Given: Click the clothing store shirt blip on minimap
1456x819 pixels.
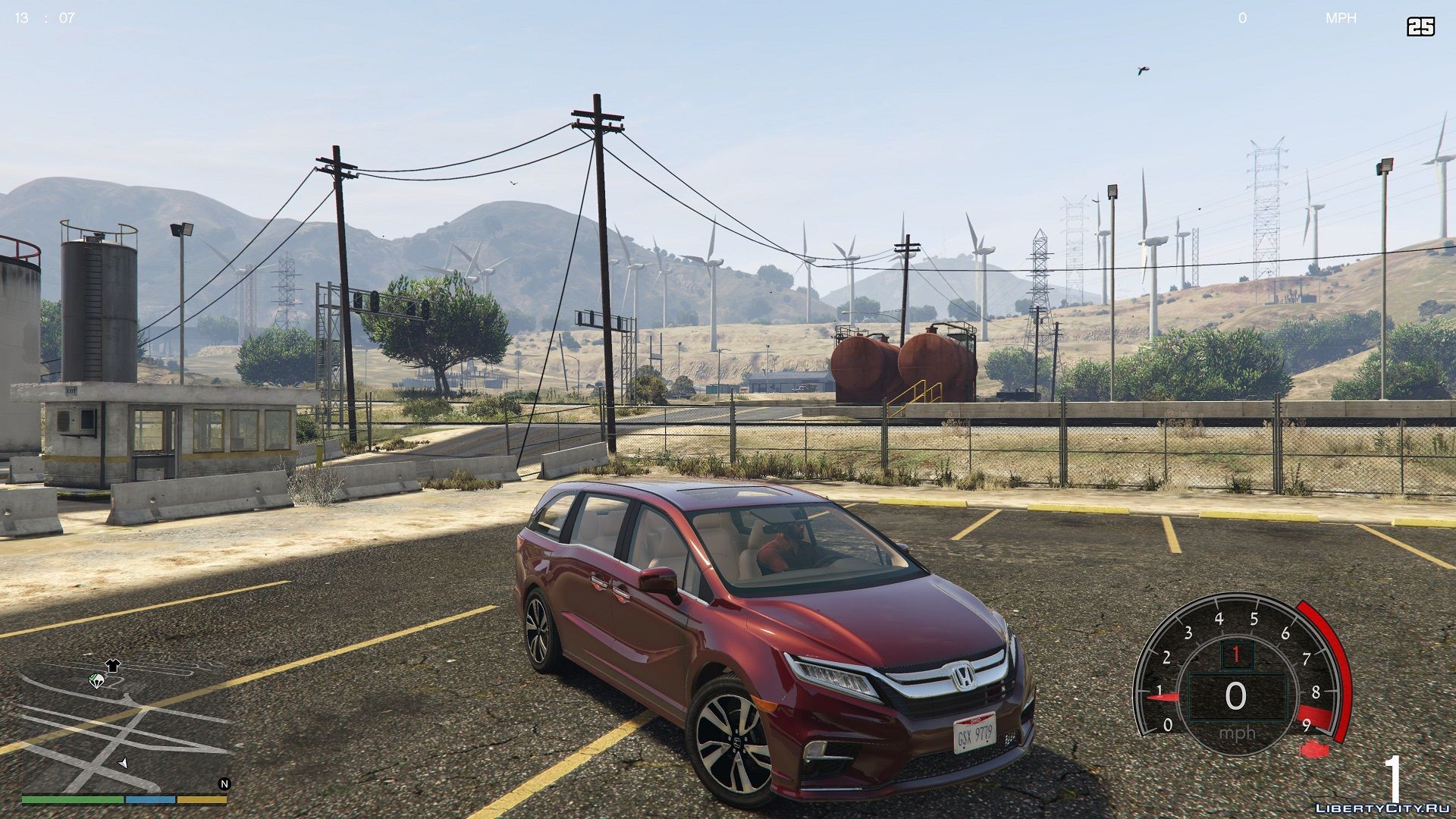Looking at the screenshot, I should (113, 666).
